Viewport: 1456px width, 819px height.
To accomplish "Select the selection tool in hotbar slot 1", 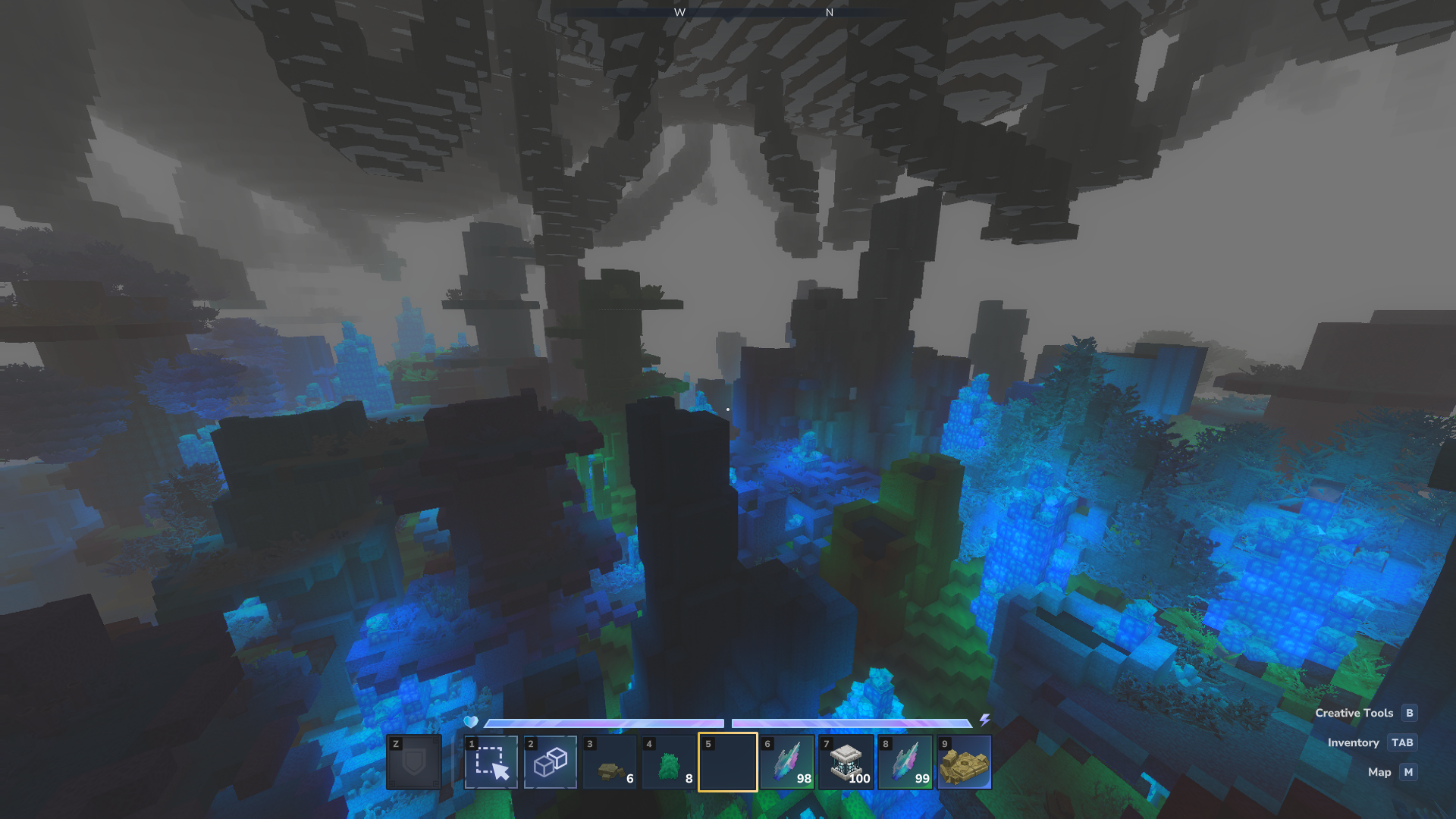I will tap(491, 762).
